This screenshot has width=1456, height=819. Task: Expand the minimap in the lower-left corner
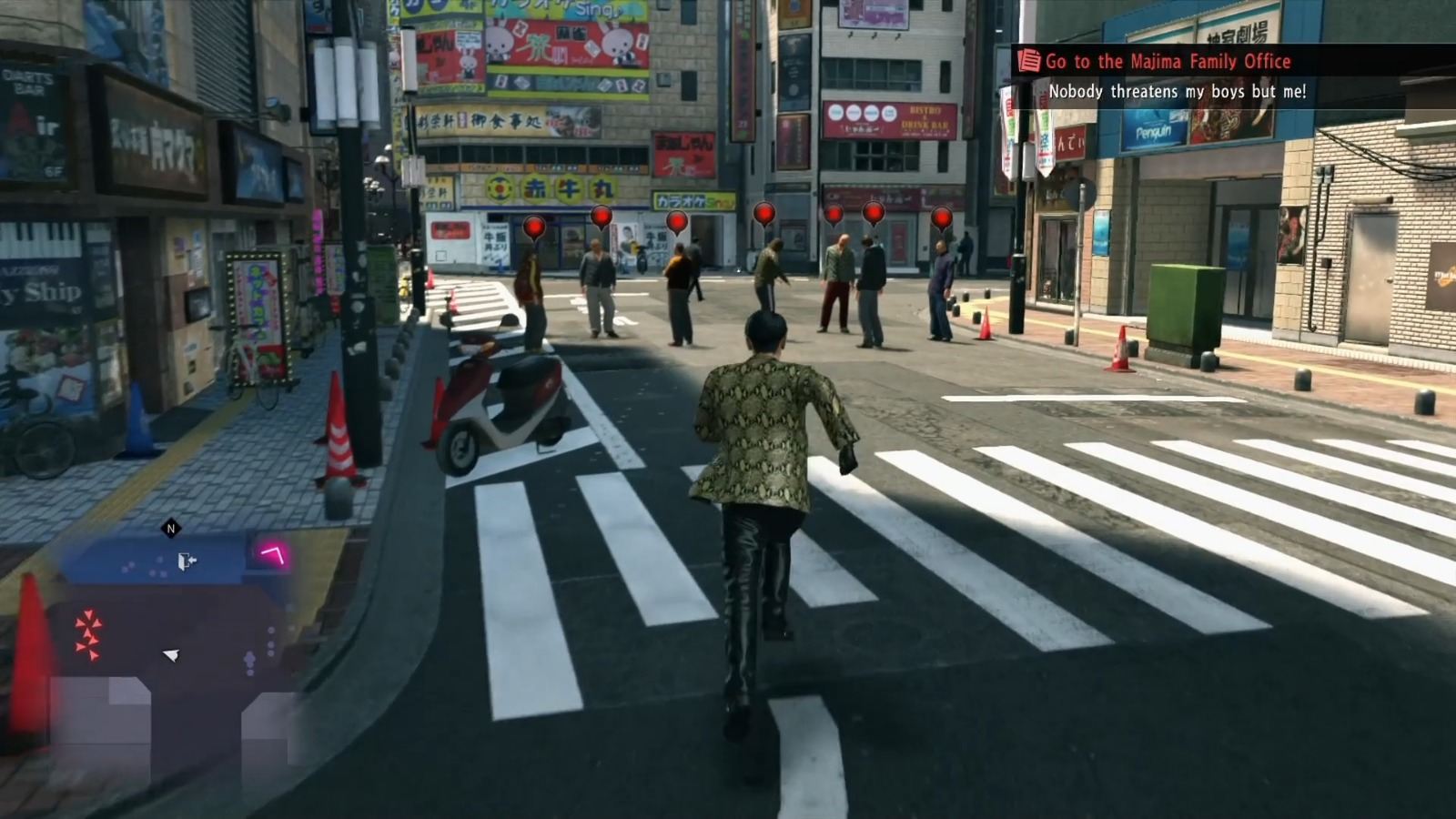click(x=173, y=628)
